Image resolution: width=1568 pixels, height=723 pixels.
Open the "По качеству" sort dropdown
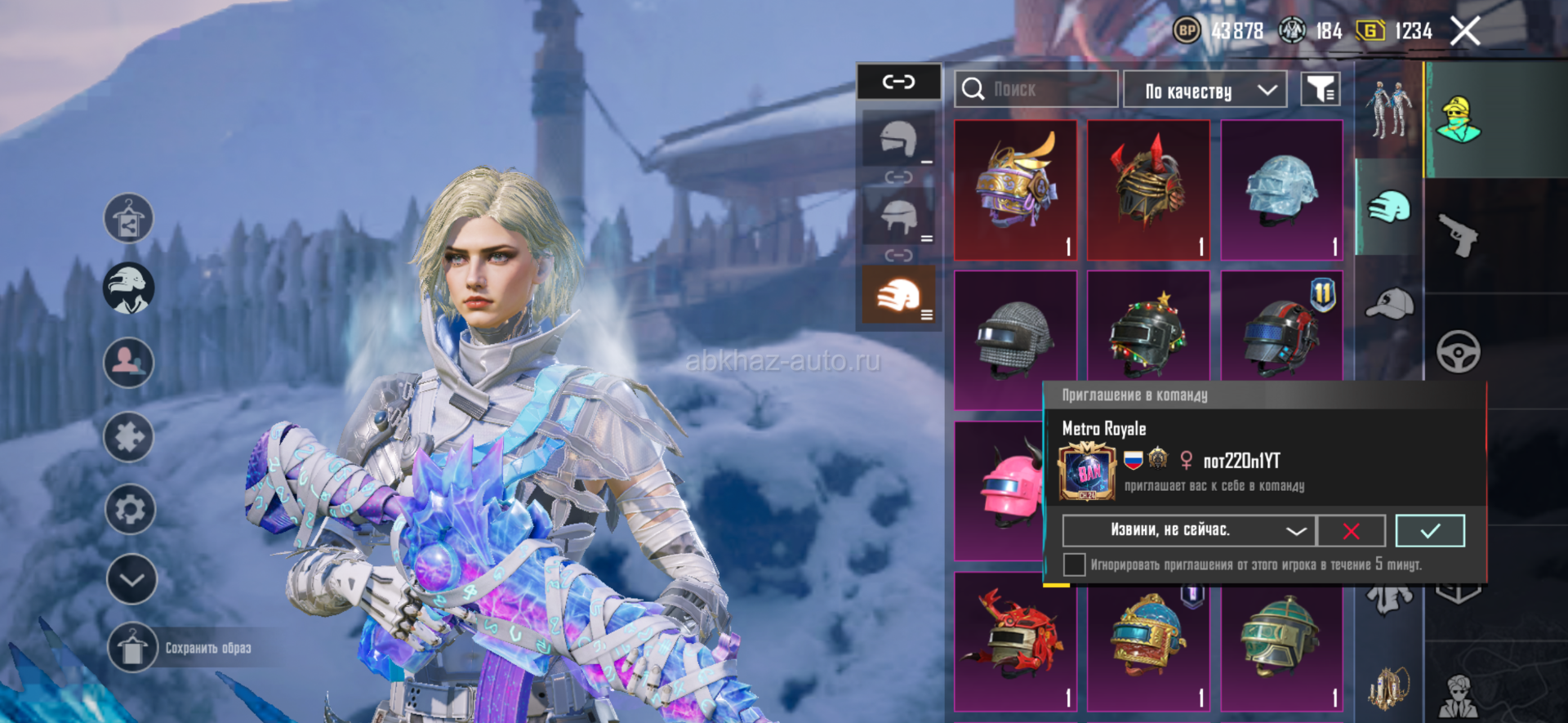[1205, 90]
